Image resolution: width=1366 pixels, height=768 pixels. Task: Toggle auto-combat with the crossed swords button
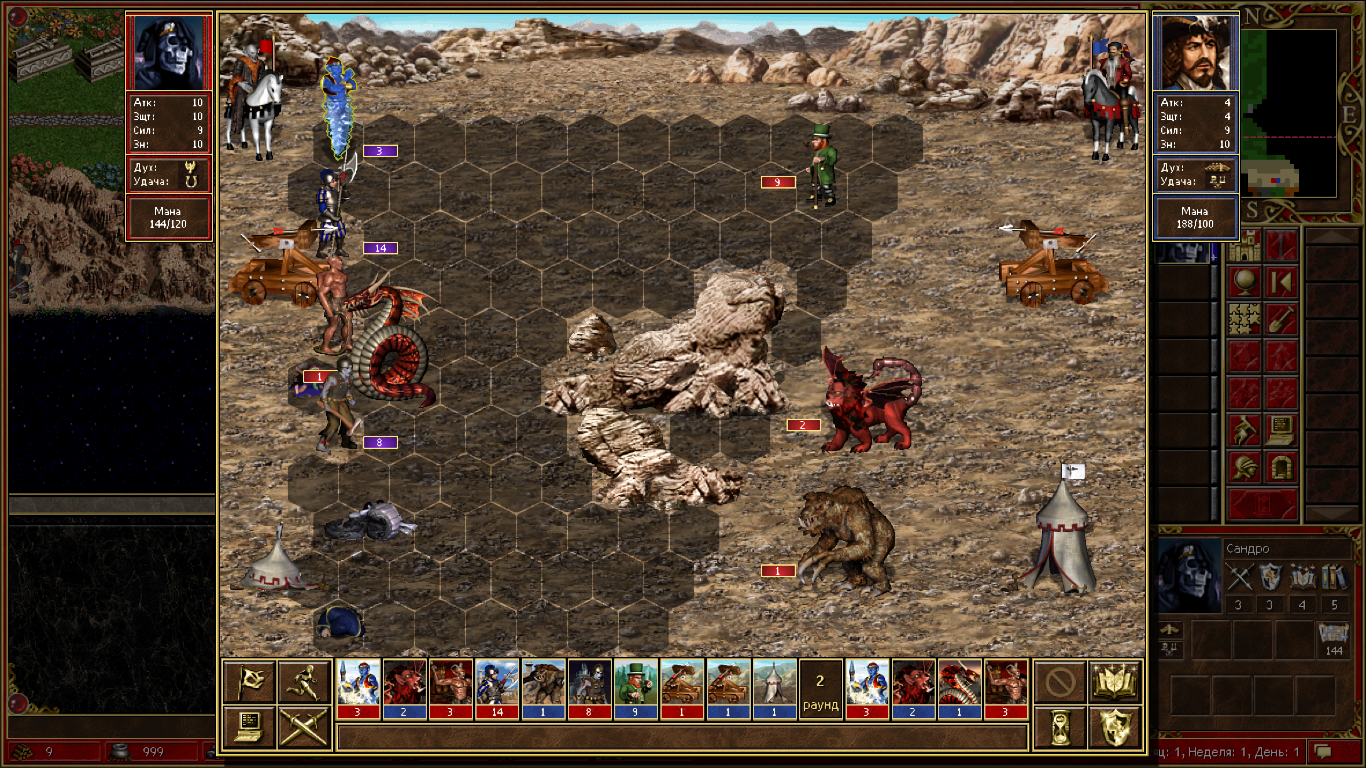point(305,727)
